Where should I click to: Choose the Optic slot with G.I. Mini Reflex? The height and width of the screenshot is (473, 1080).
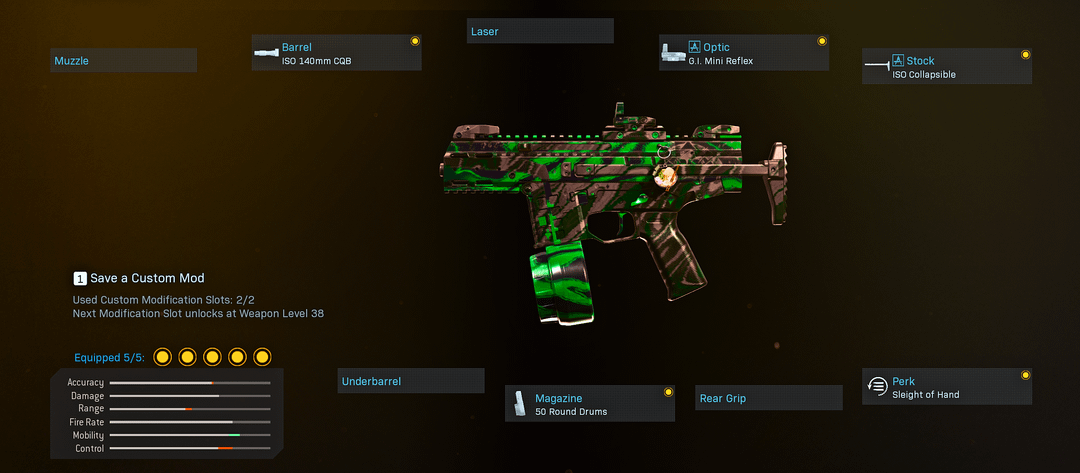[743, 53]
